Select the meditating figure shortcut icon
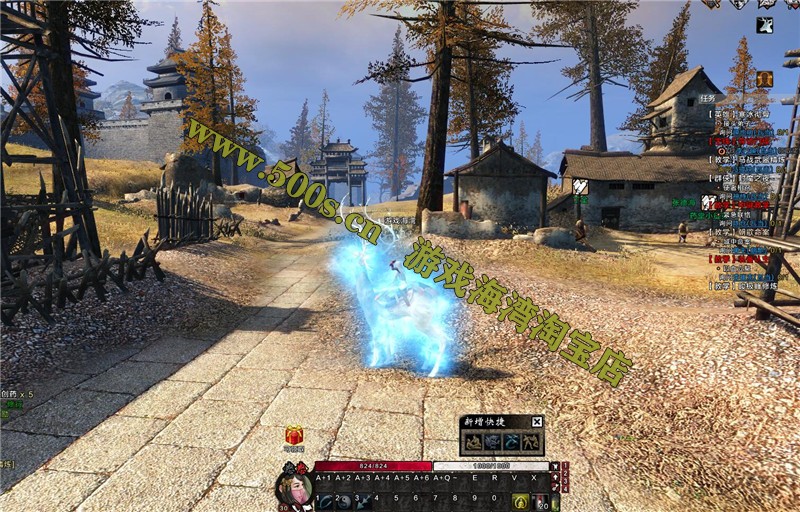800x512 pixels. (472, 441)
